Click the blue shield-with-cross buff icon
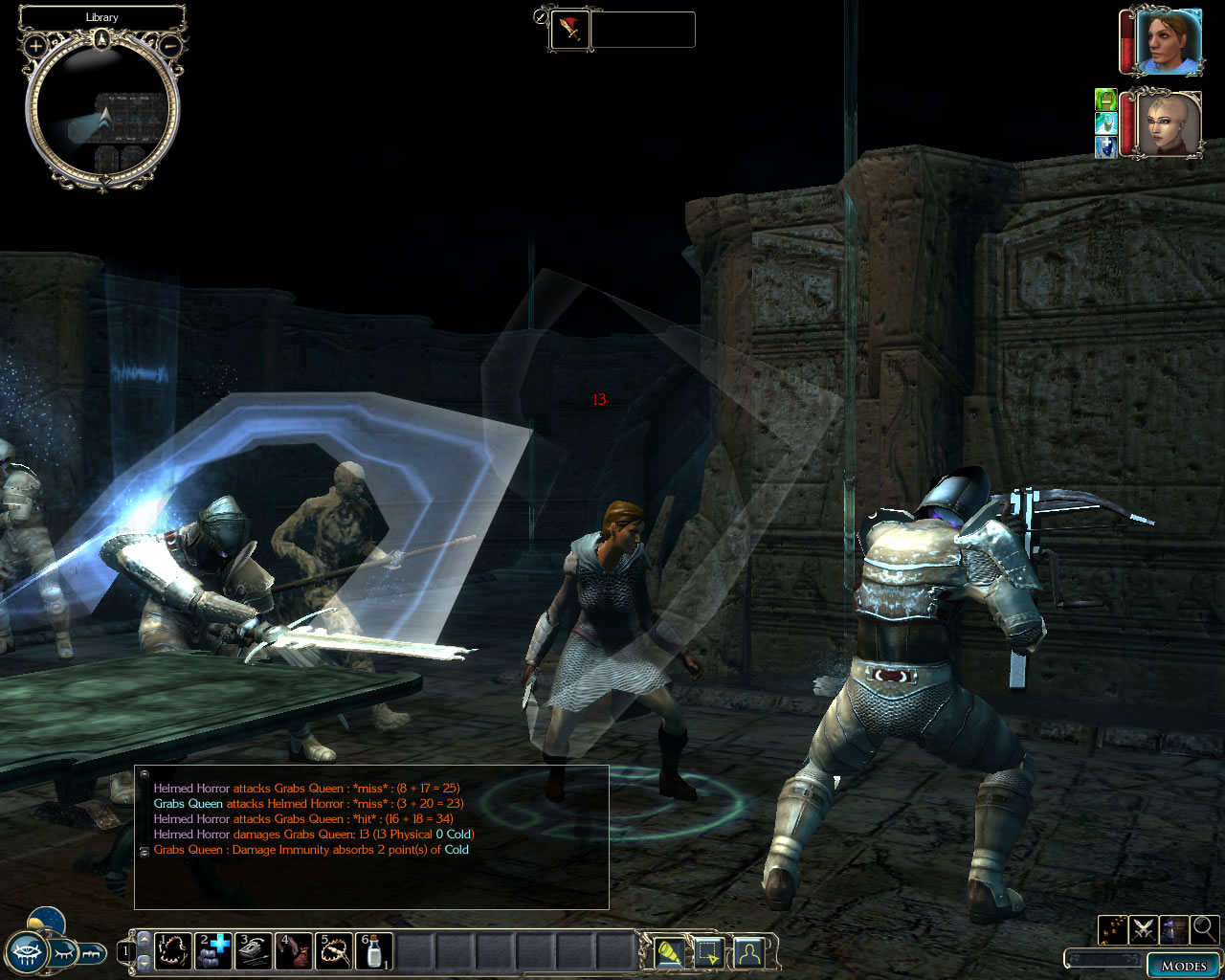 click(x=1106, y=147)
